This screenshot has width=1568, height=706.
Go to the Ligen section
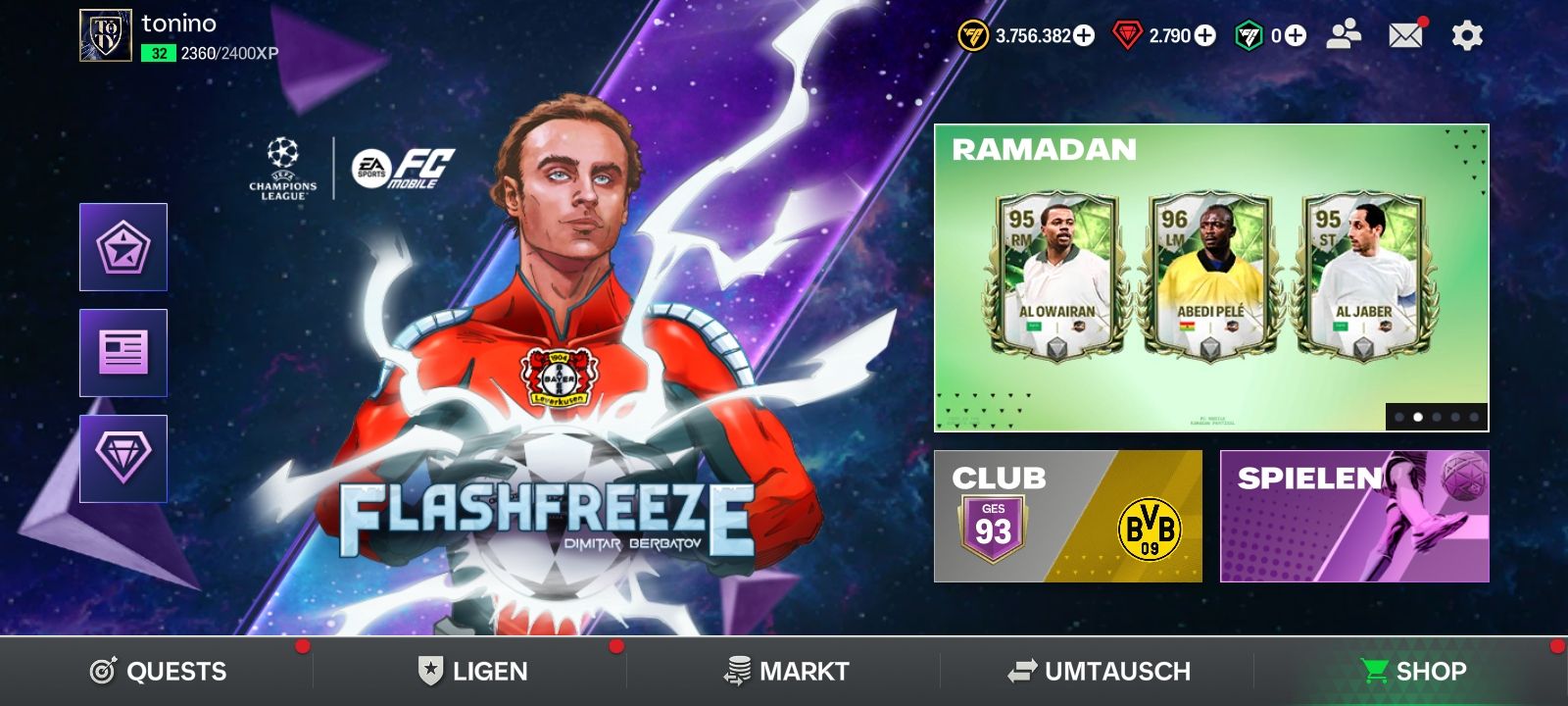click(472, 672)
